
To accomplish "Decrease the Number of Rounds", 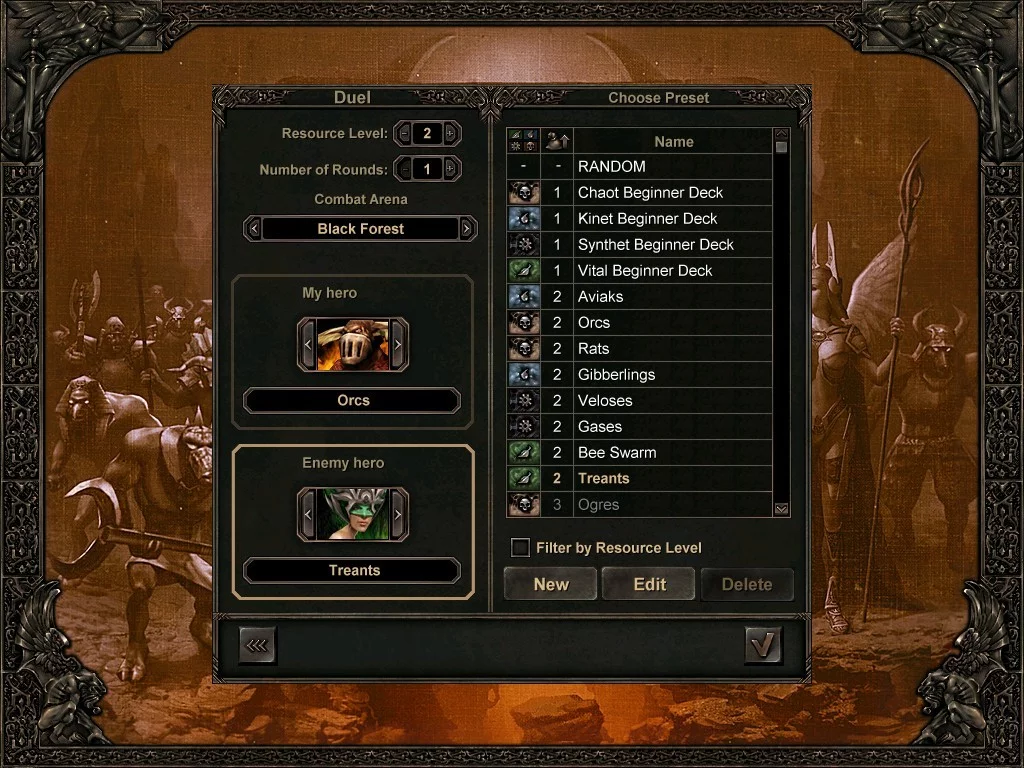I will coord(403,169).
